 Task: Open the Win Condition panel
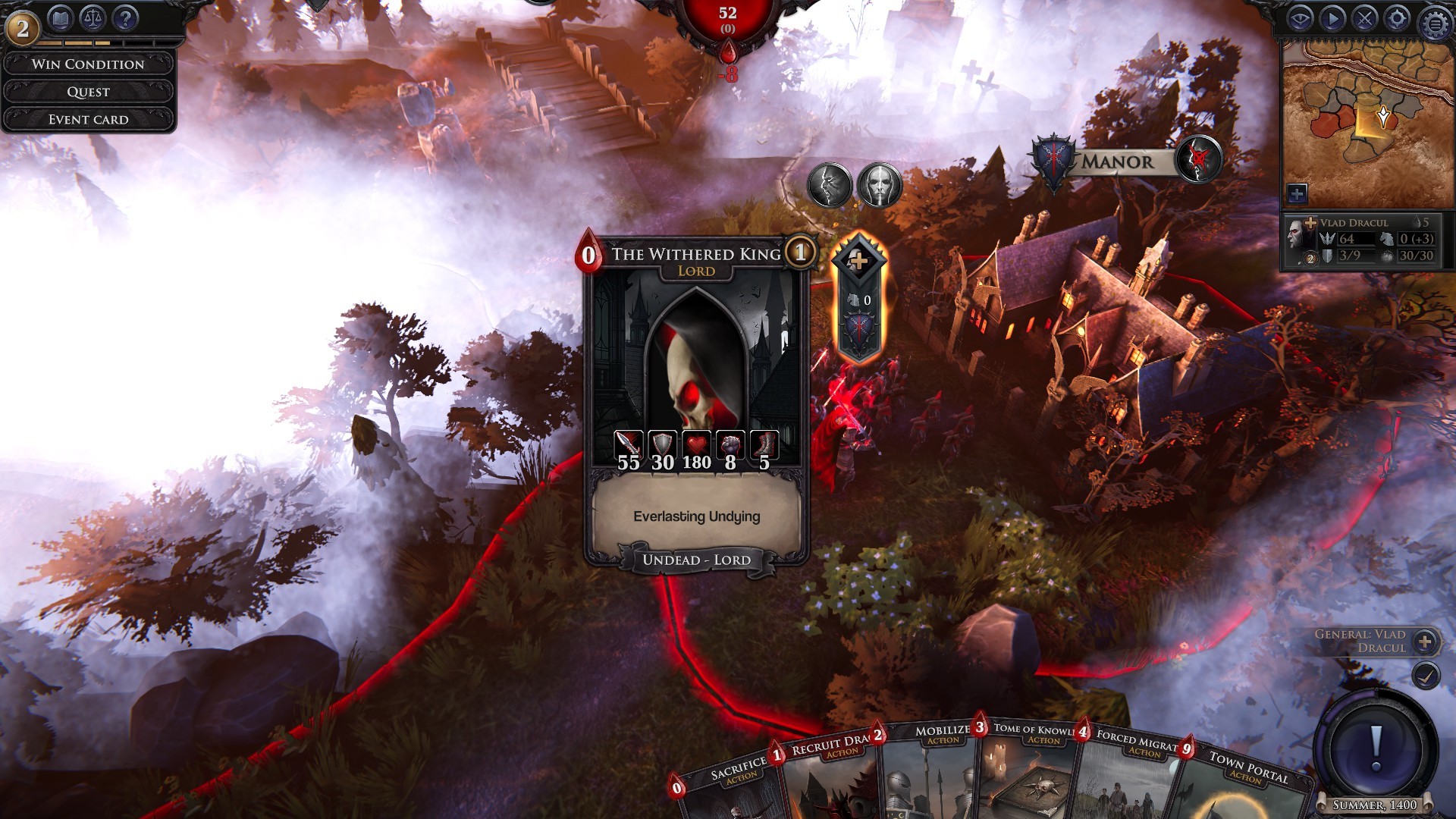tap(89, 64)
